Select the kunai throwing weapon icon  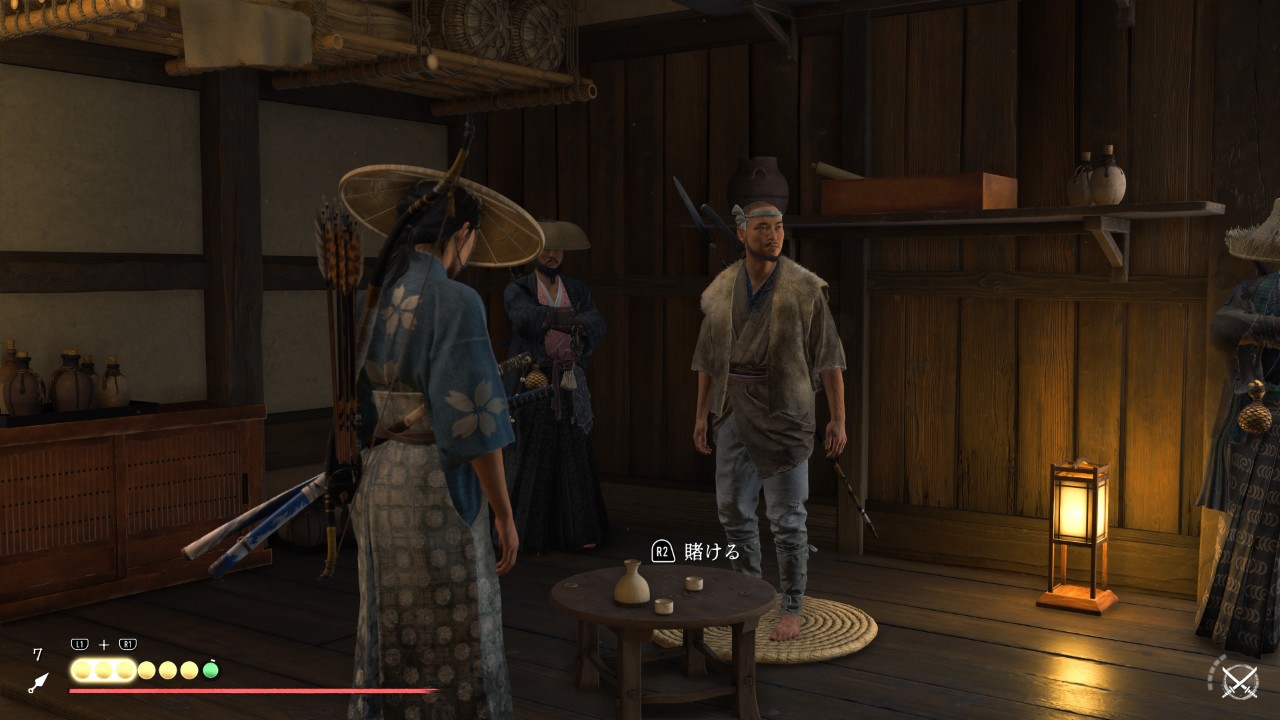click(38, 683)
